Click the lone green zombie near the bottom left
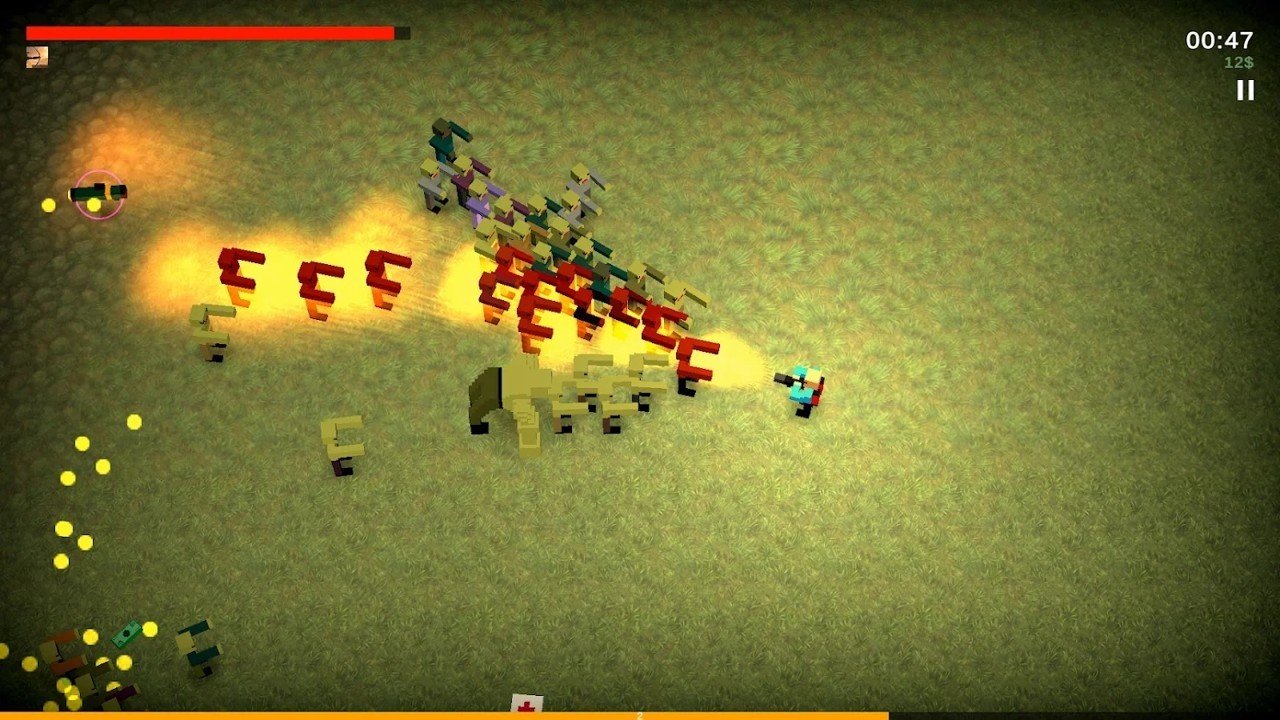Image resolution: width=1280 pixels, height=720 pixels. 200,648
